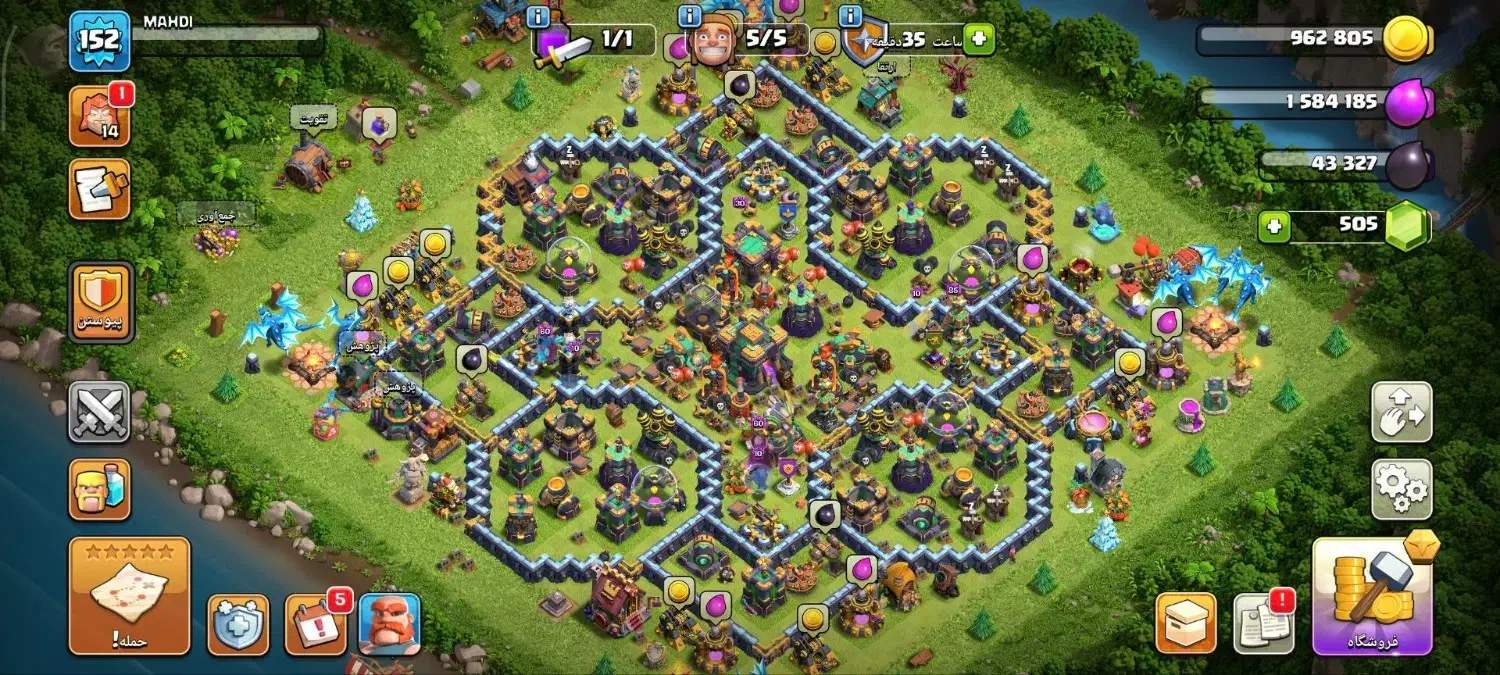Open the friends icon showing 14
The image size is (1500, 675).
pos(99,116)
